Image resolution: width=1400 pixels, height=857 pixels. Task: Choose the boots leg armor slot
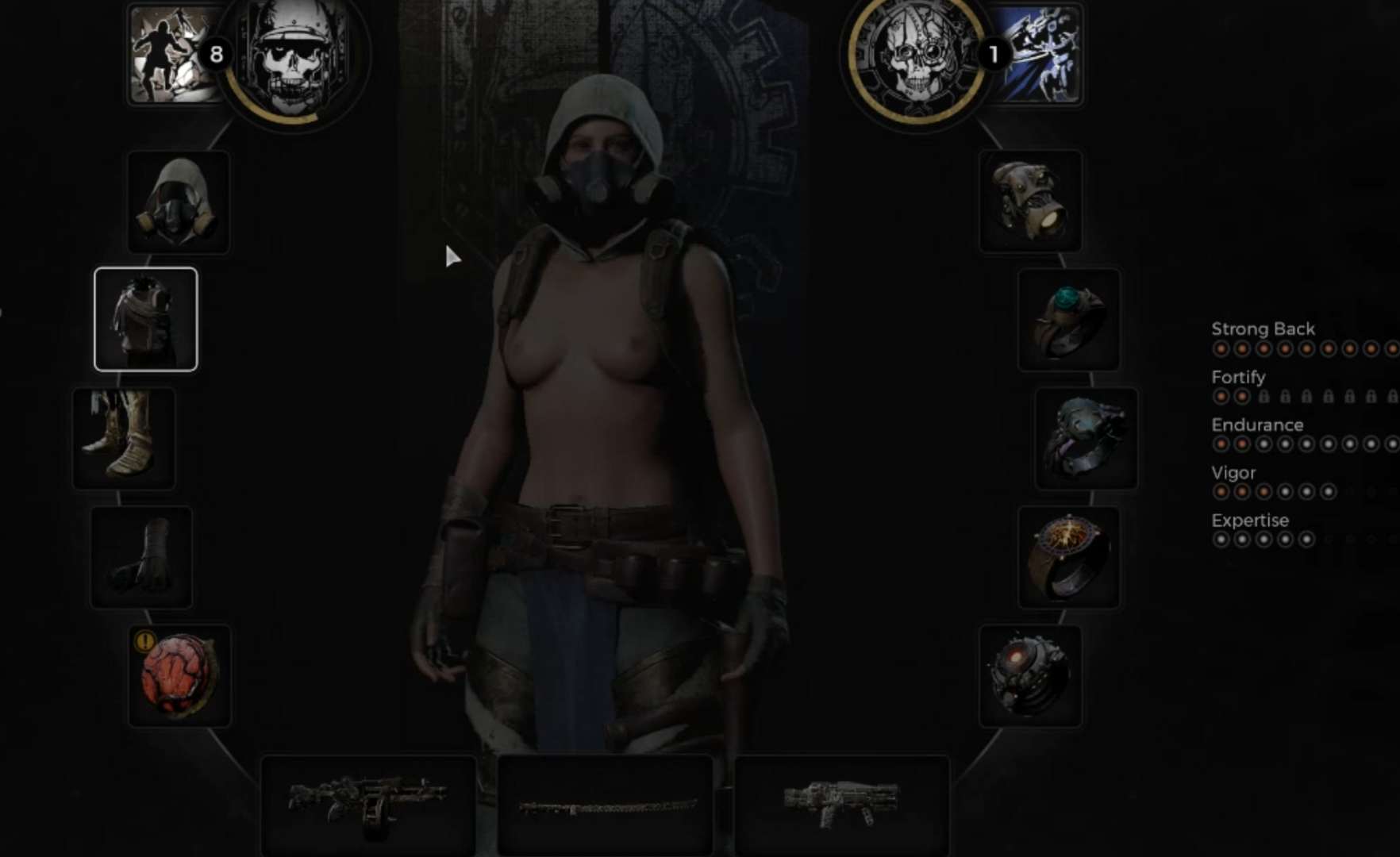[x=124, y=438]
